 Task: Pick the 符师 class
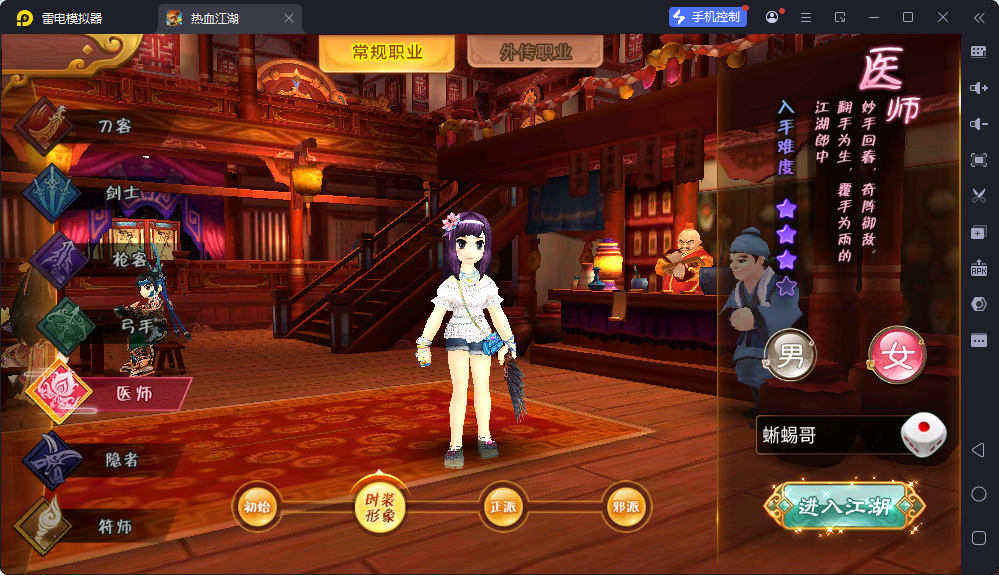click(x=114, y=526)
